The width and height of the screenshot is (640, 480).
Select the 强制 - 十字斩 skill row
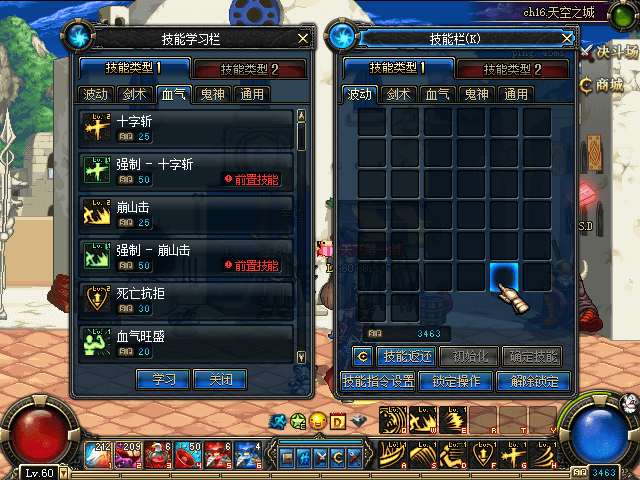tap(186, 170)
